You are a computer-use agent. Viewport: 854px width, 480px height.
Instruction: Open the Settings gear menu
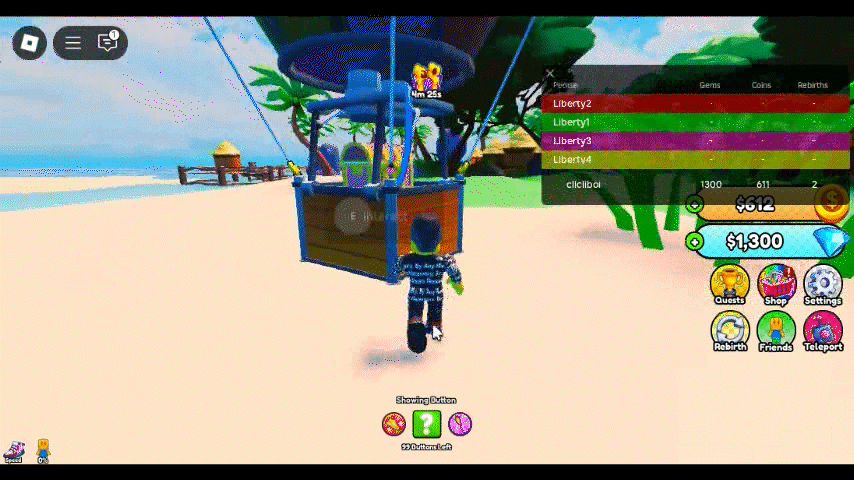tap(823, 285)
